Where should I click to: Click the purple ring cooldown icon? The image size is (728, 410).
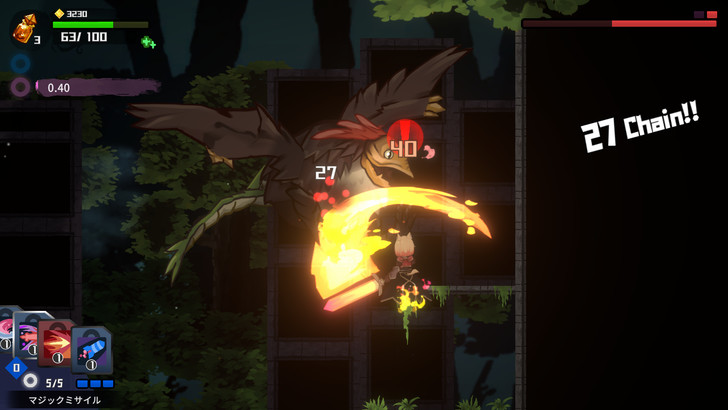click(20, 87)
